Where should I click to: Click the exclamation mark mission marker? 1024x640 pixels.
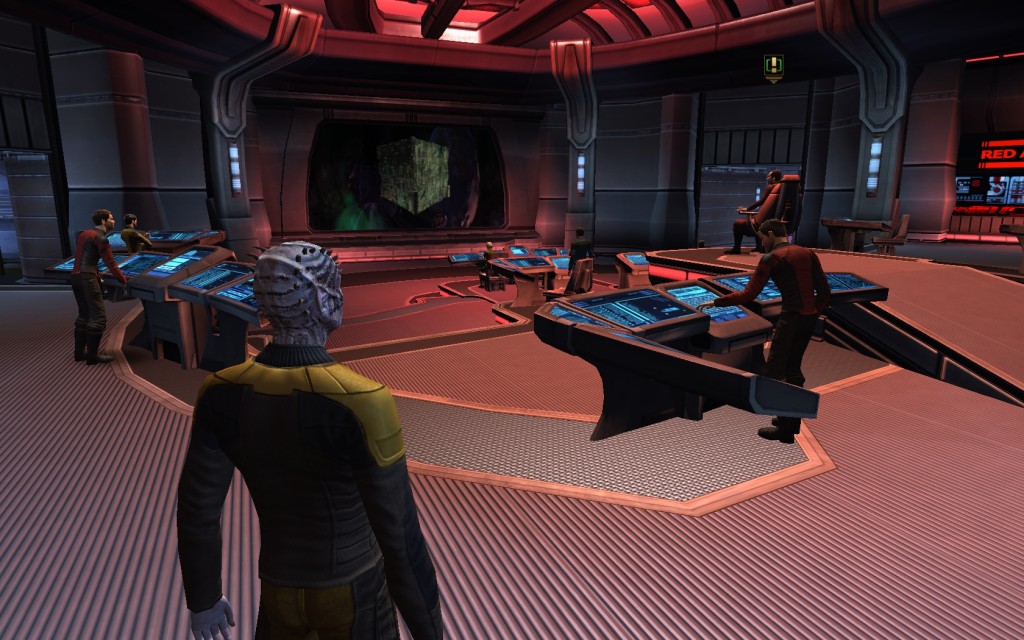click(x=773, y=67)
